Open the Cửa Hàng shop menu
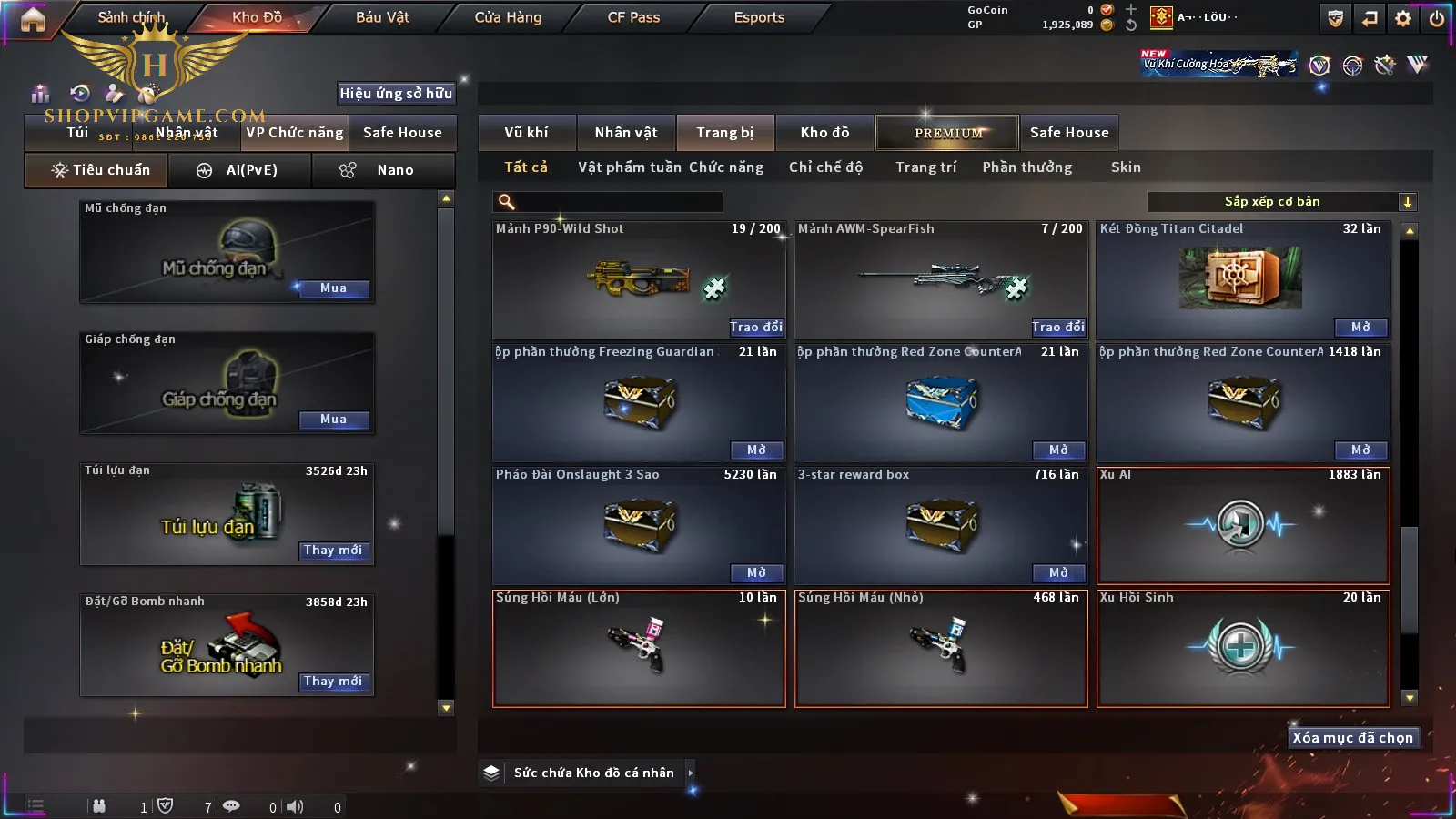The image size is (1456, 819). pyautogui.click(x=508, y=17)
